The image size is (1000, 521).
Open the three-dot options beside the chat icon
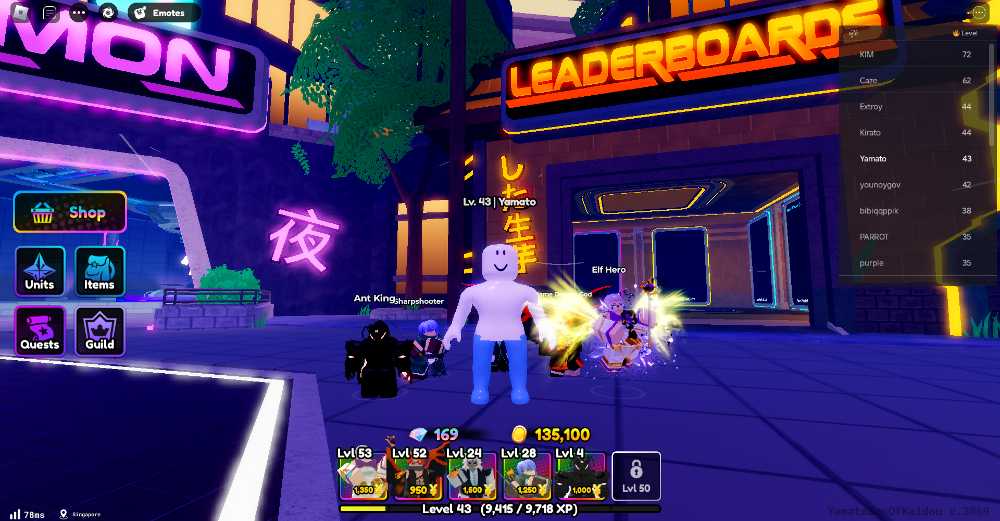tap(79, 13)
